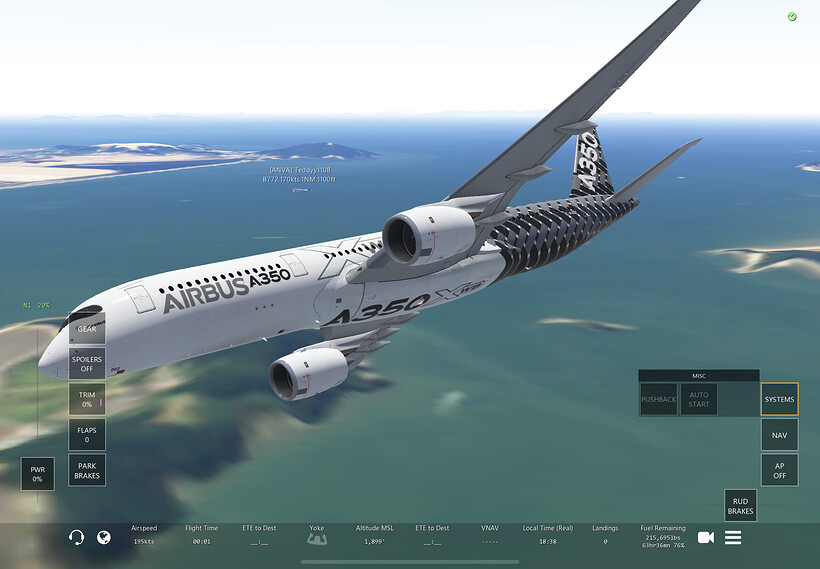
Task: Turn on the AP OFF autopilot button
Action: coord(779,470)
